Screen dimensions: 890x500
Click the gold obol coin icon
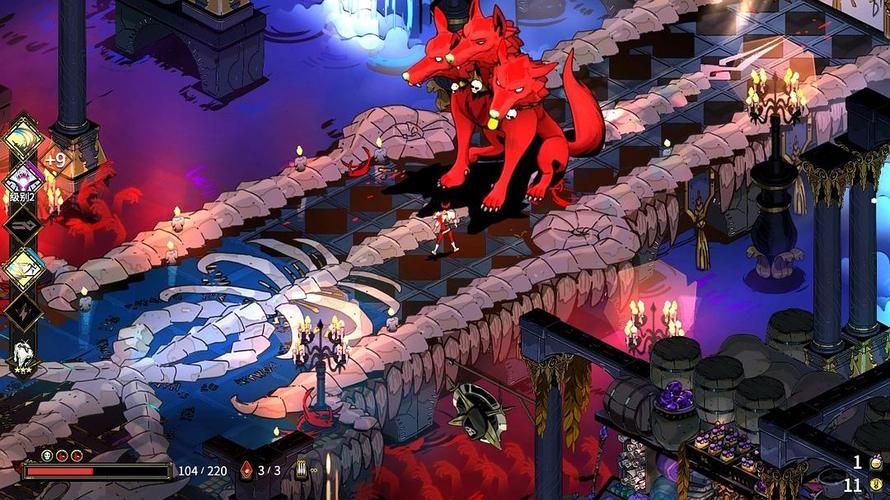point(876,484)
